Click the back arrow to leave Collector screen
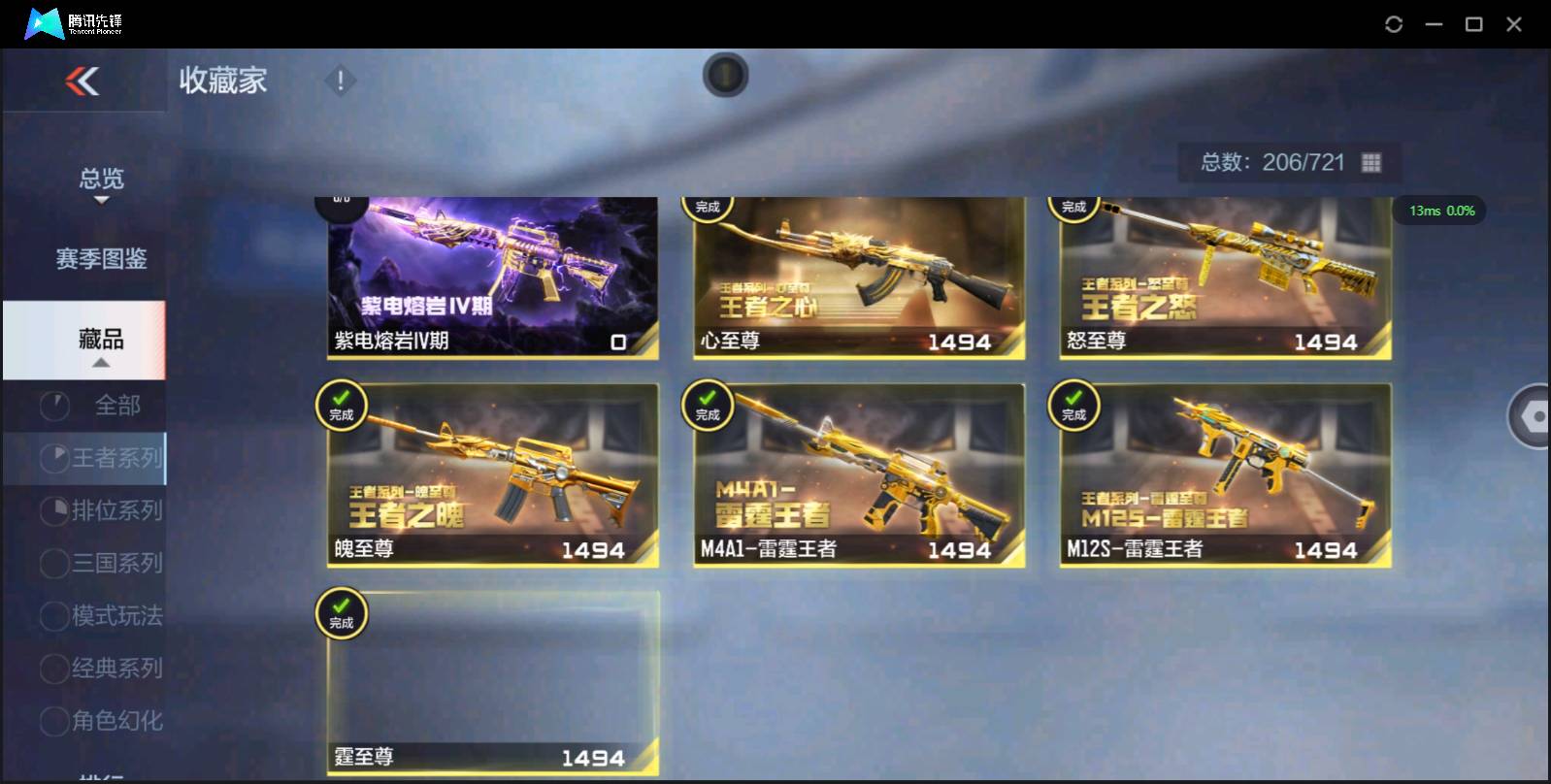 (x=82, y=82)
